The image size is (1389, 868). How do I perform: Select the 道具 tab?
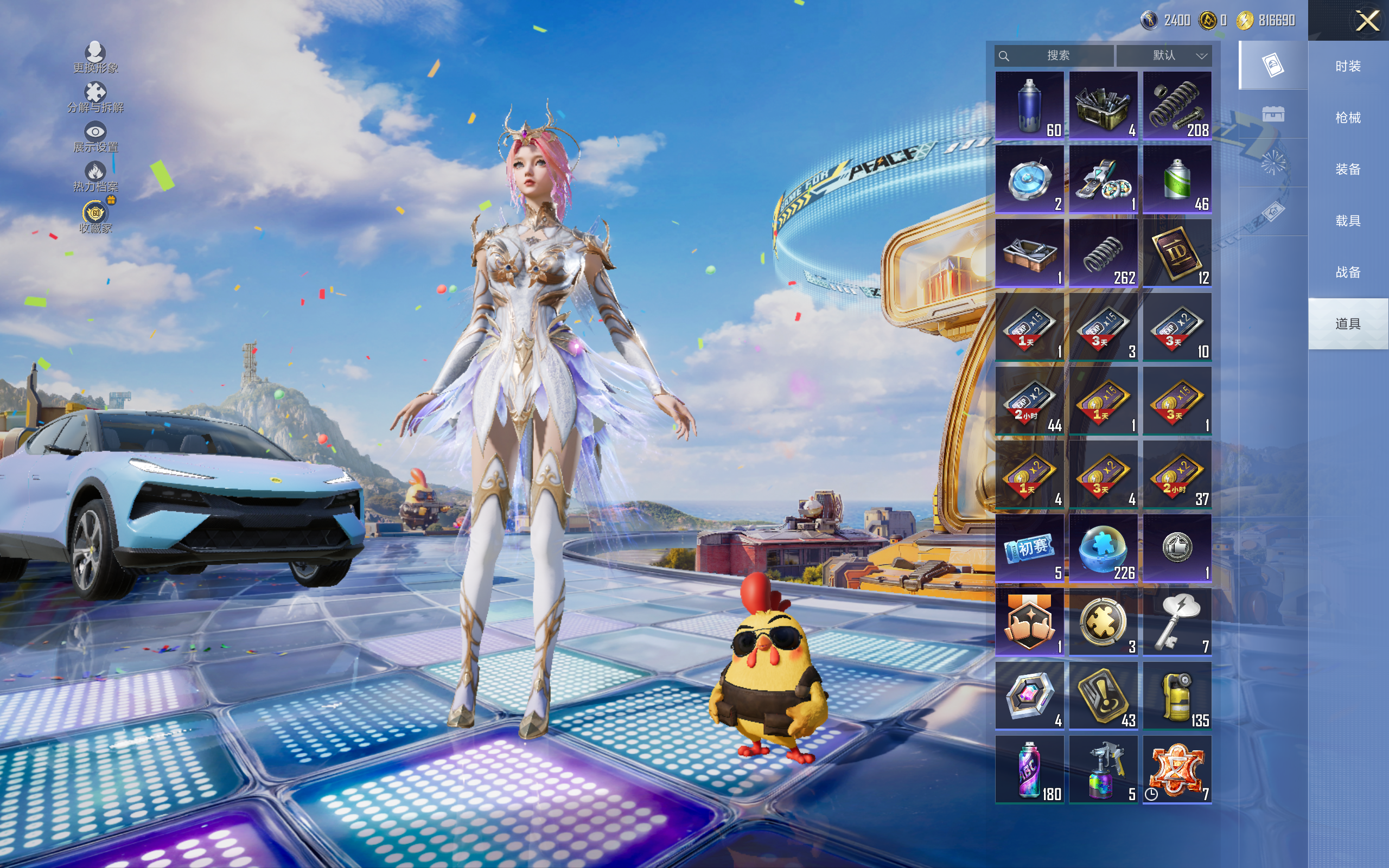coord(1348,324)
